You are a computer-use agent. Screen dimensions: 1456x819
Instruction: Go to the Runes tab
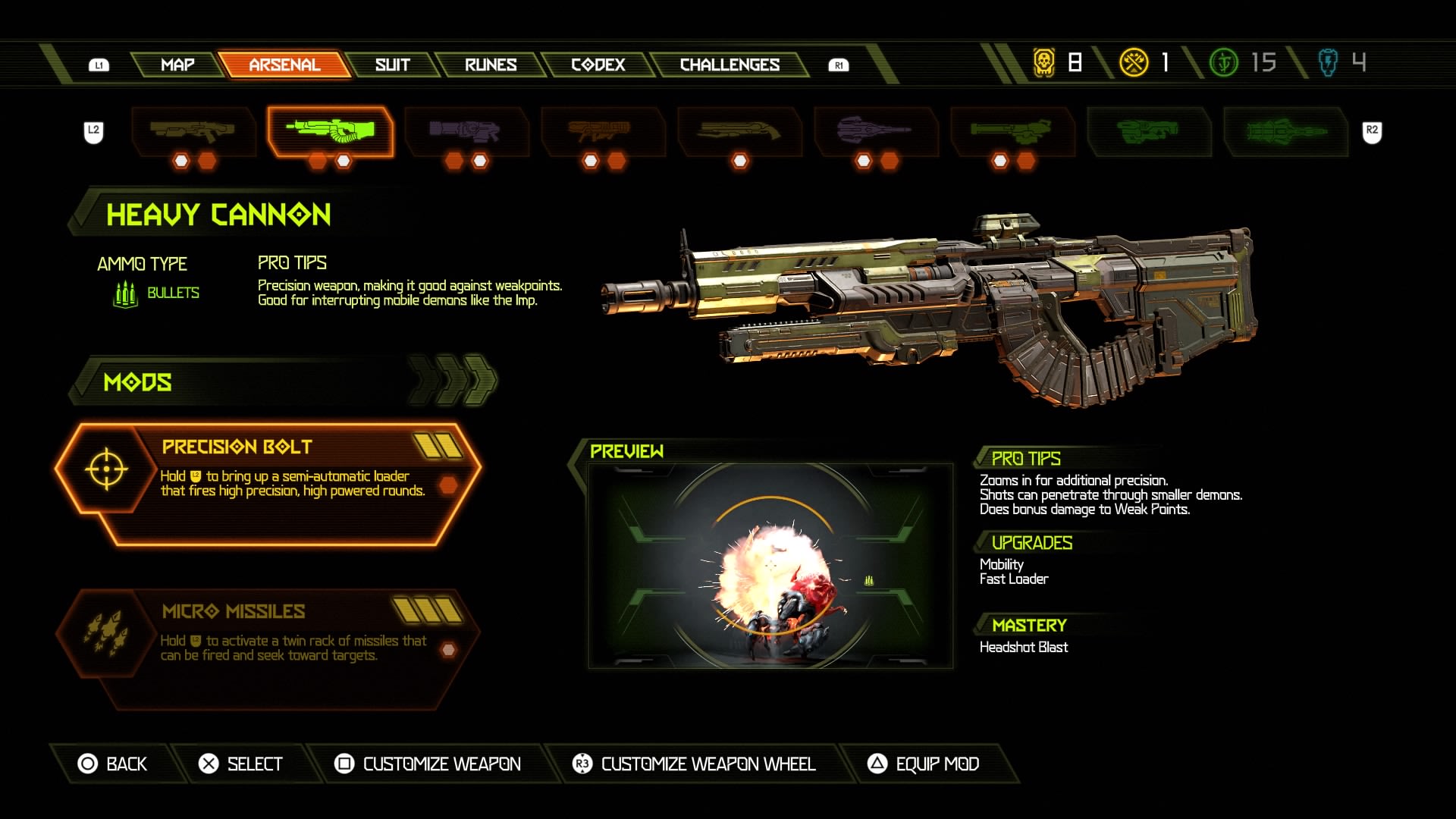[x=491, y=64]
